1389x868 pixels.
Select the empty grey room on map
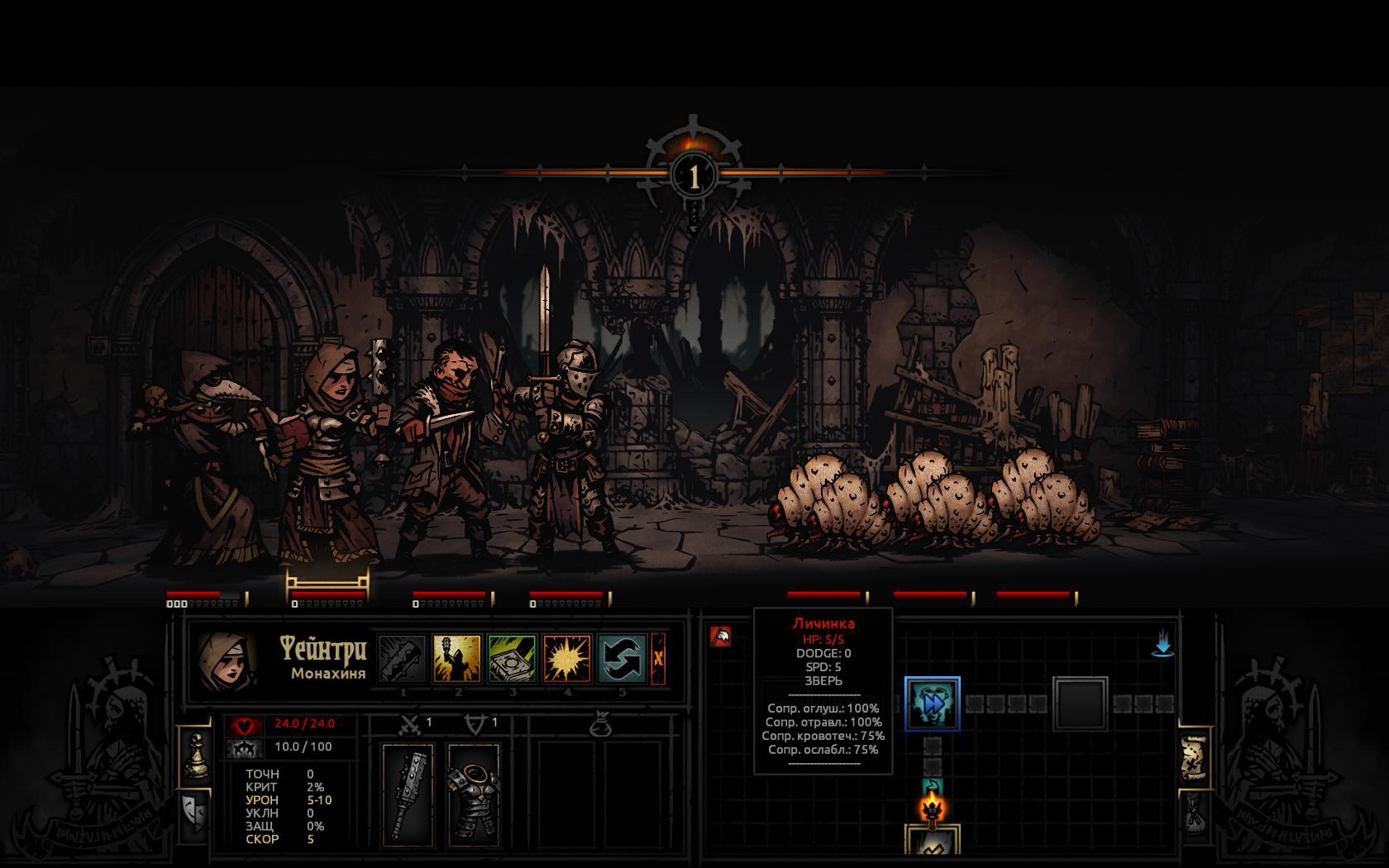pos(1080,703)
